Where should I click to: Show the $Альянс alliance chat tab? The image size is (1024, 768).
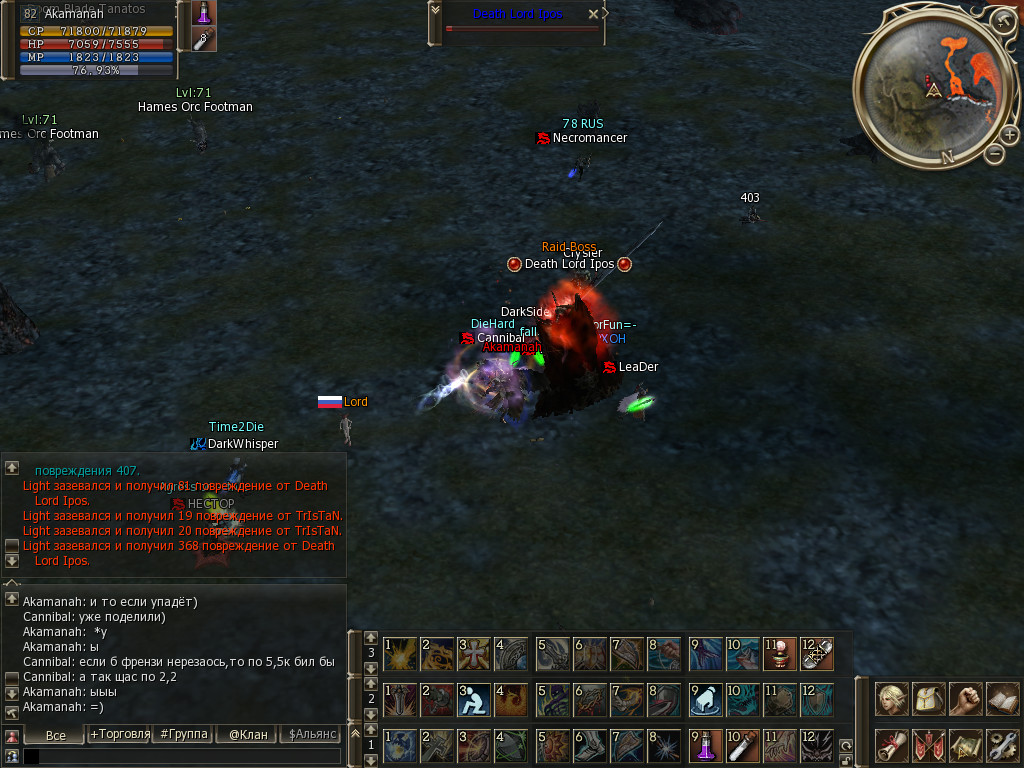pyautogui.click(x=311, y=735)
